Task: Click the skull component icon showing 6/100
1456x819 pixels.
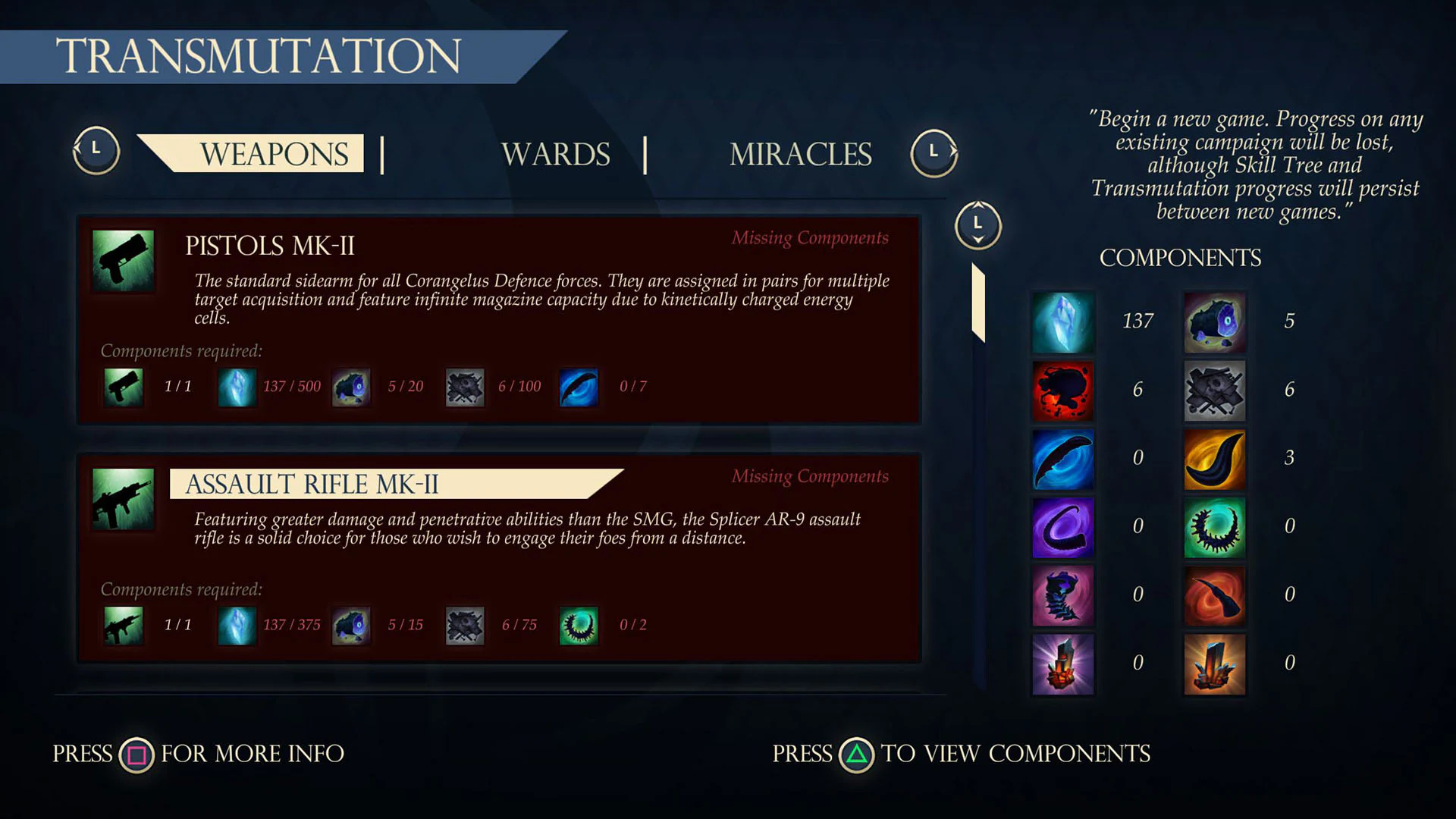Action: click(x=465, y=387)
